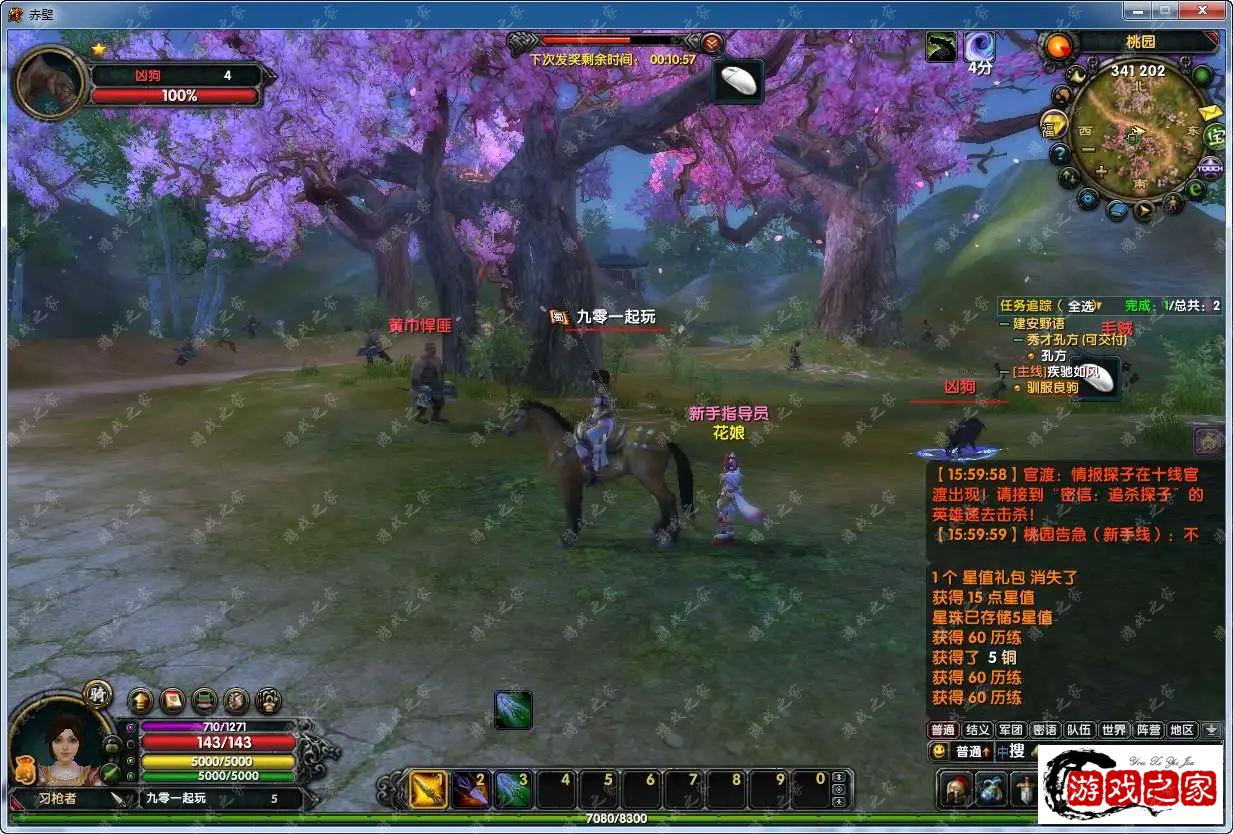Open the chat emoji smiley button
1233x834 pixels.
(x=939, y=751)
